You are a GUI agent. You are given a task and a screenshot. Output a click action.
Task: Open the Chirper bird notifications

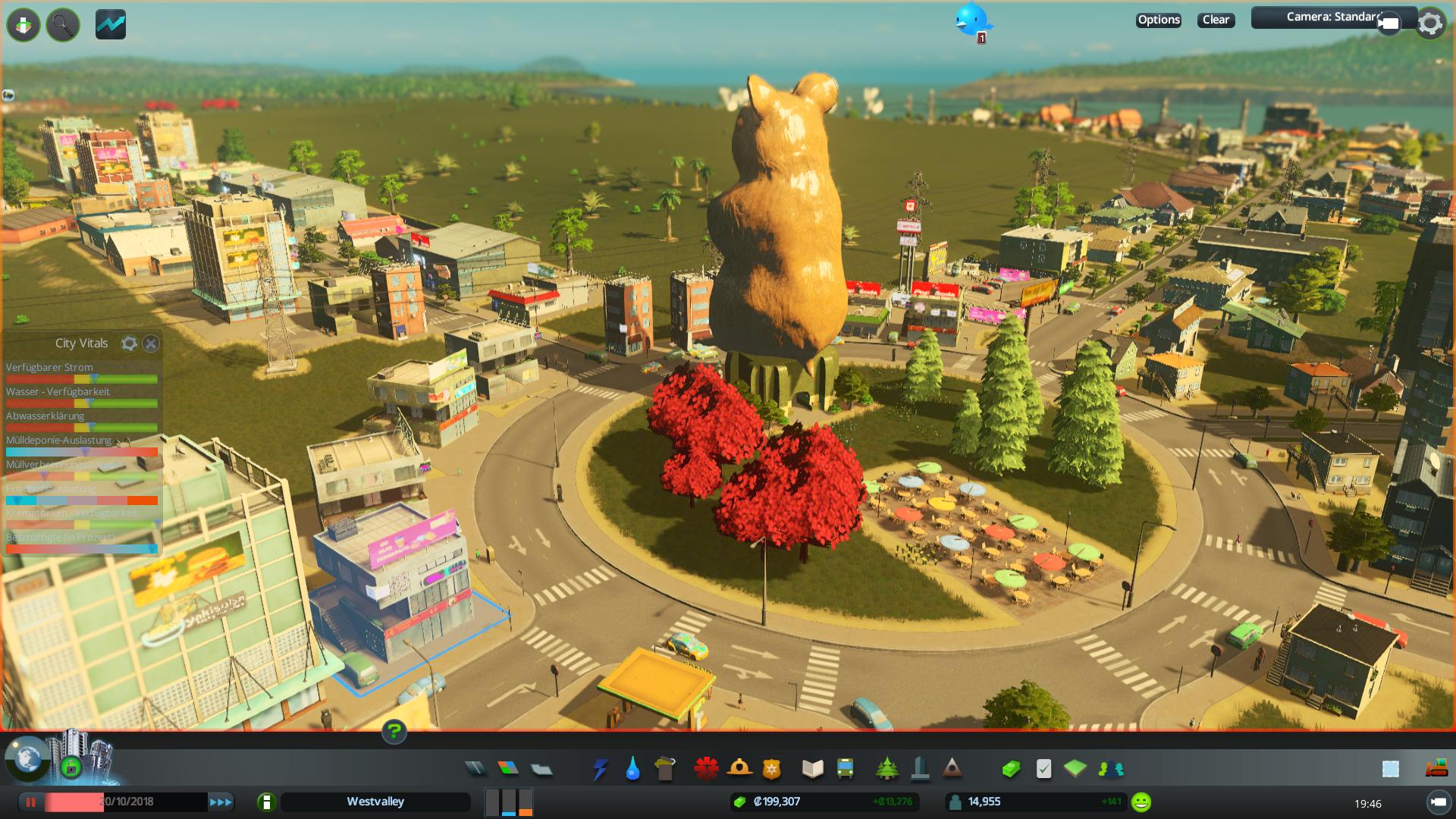point(971,20)
